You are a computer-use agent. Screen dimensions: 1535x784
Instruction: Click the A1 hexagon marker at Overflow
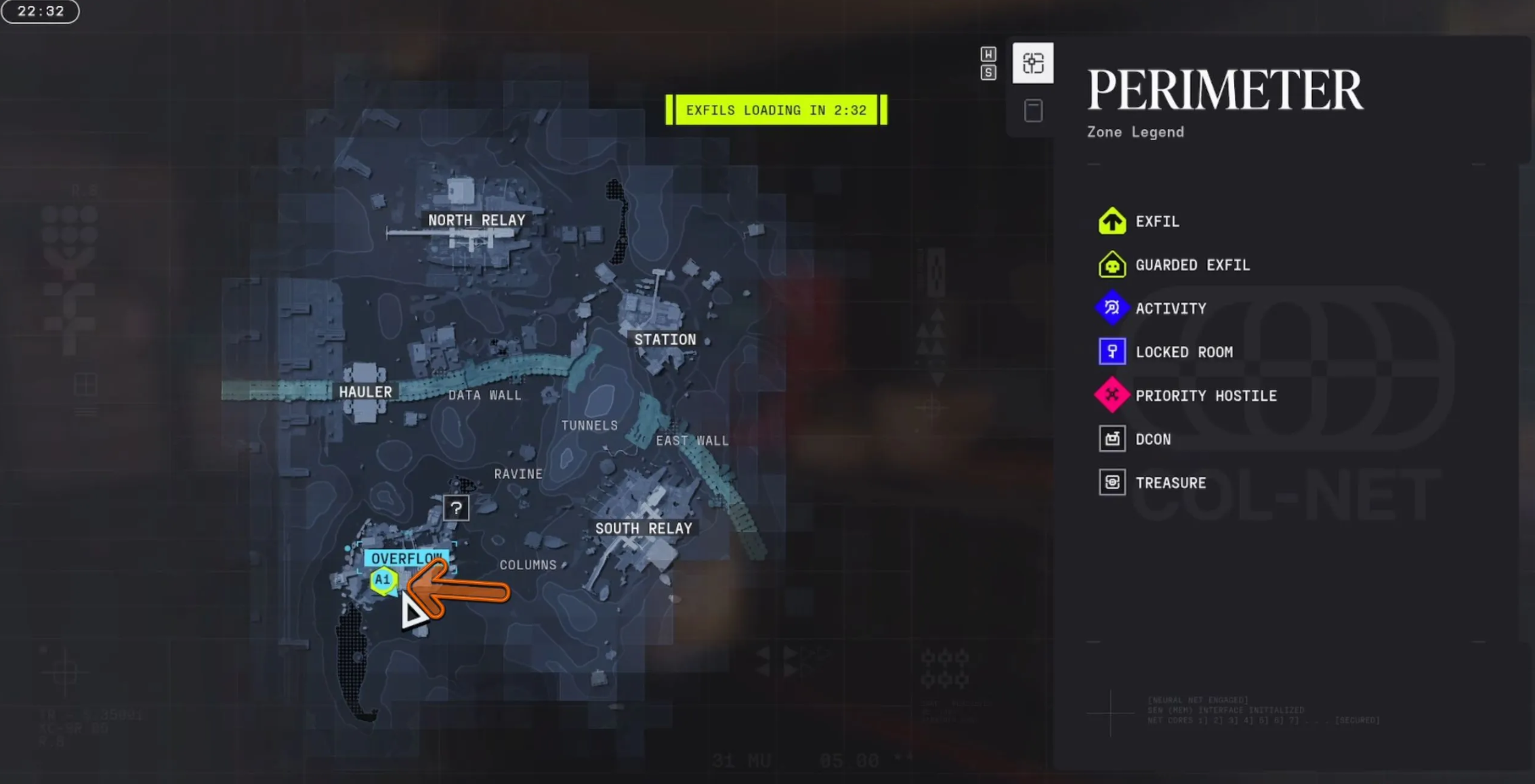pos(383,580)
